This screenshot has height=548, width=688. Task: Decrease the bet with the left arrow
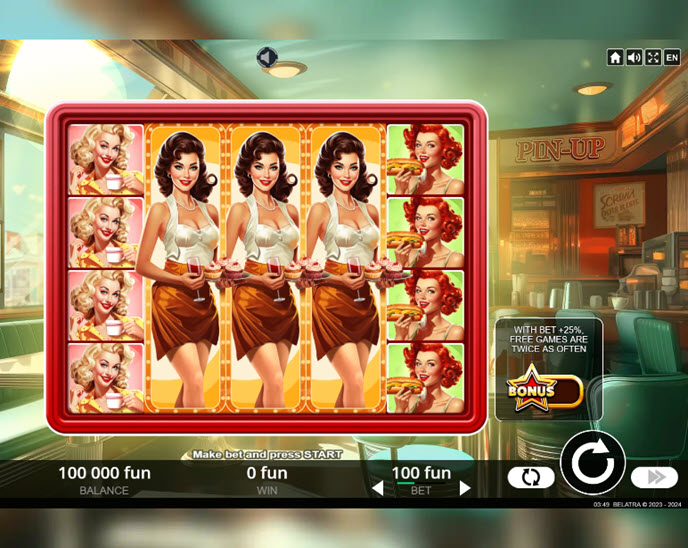pos(378,489)
